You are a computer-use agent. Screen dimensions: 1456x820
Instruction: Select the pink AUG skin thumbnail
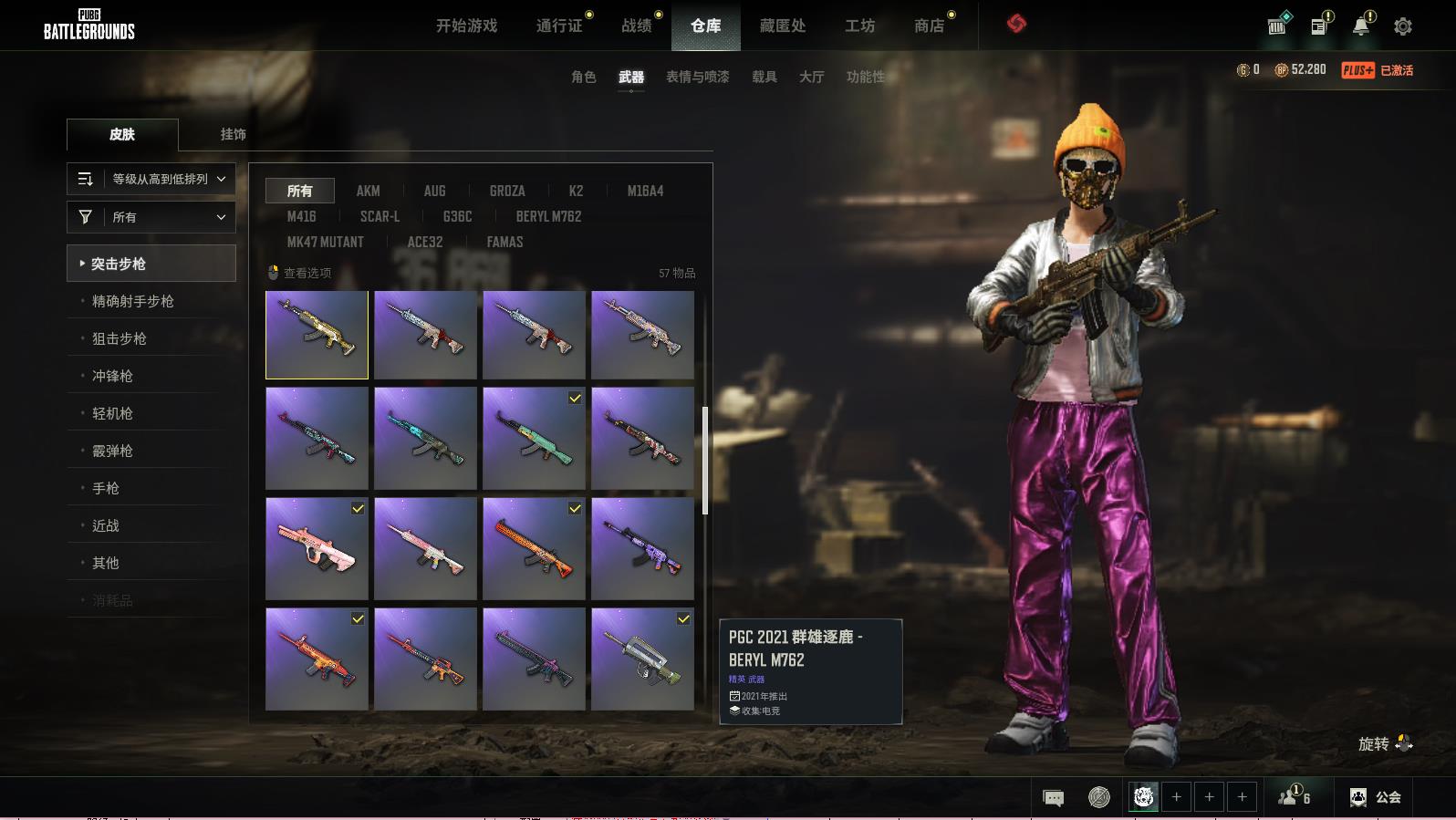(317, 548)
